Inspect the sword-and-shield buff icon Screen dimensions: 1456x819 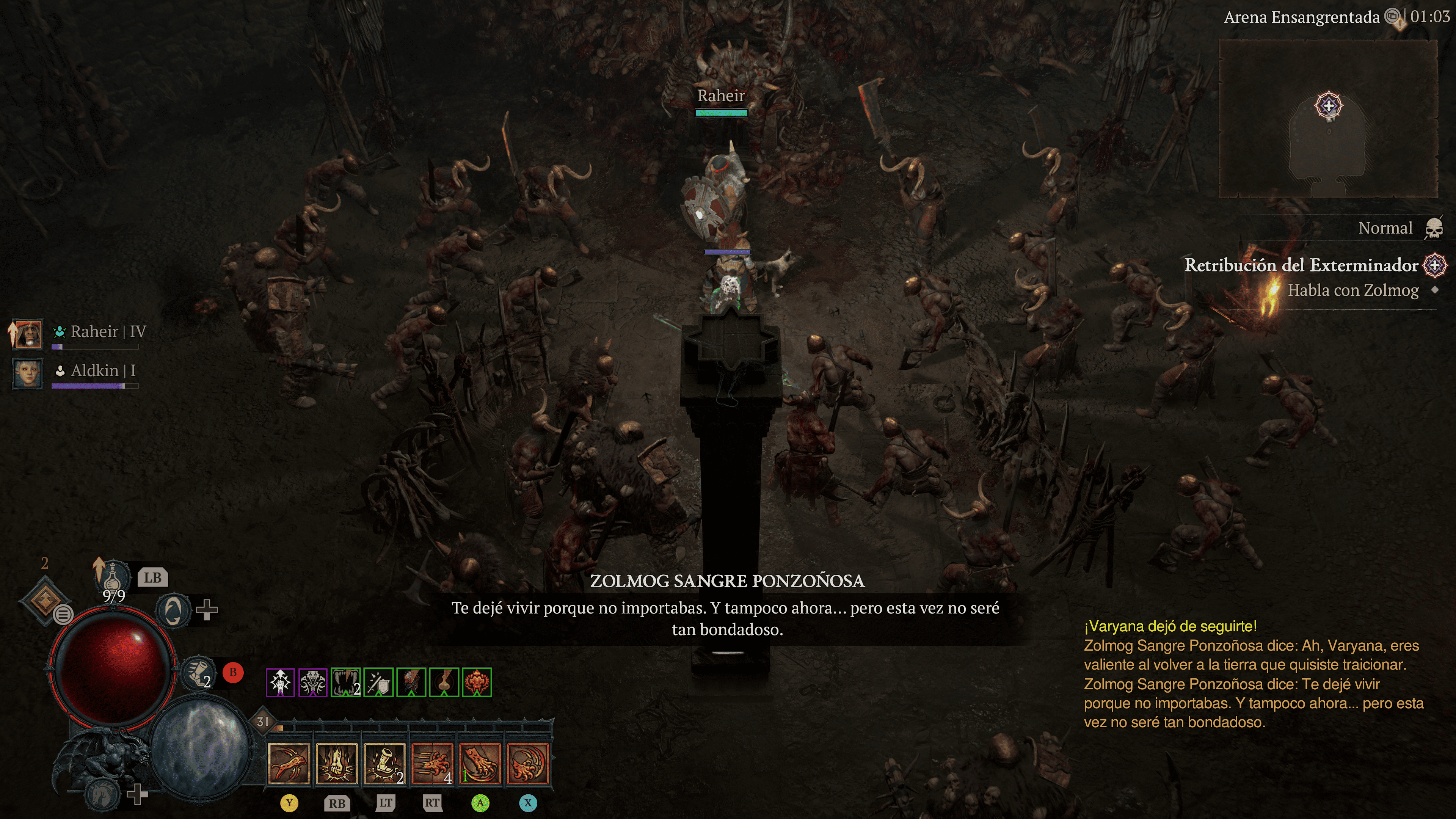point(378,682)
